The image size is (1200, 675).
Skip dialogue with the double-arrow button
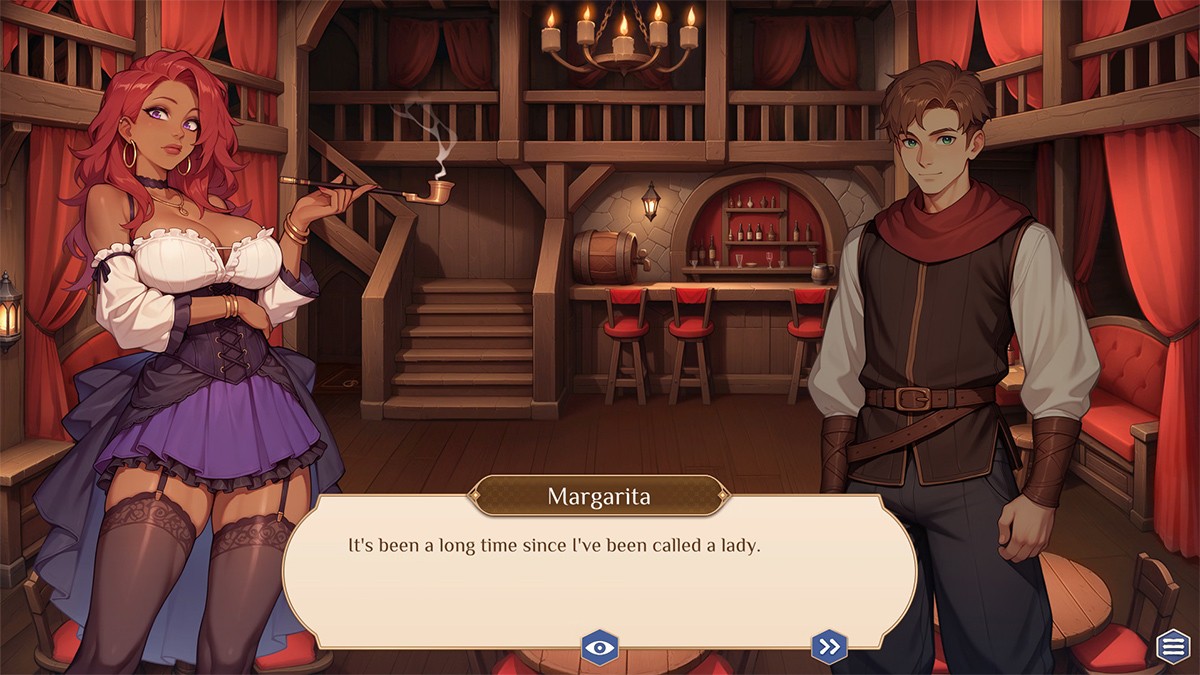(x=829, y=647)
